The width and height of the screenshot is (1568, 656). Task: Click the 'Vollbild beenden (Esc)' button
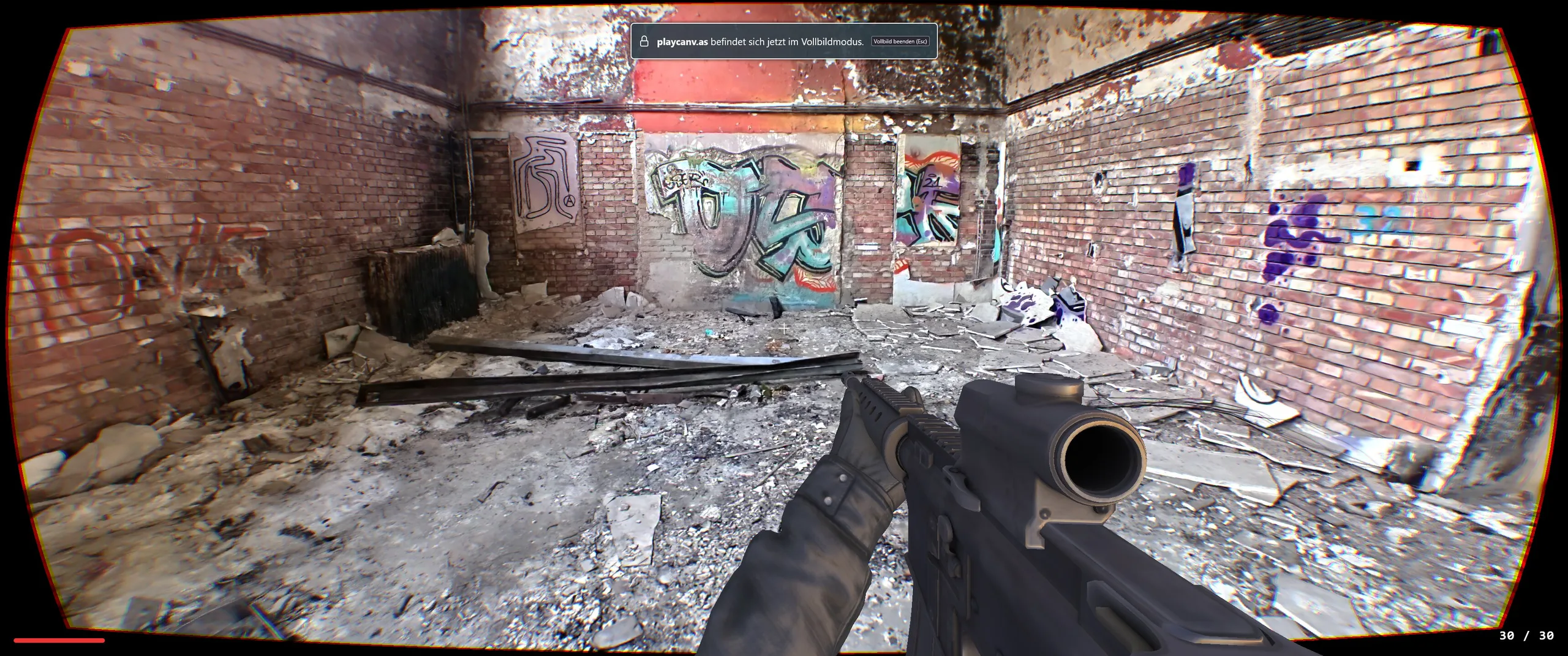point(900,42)
